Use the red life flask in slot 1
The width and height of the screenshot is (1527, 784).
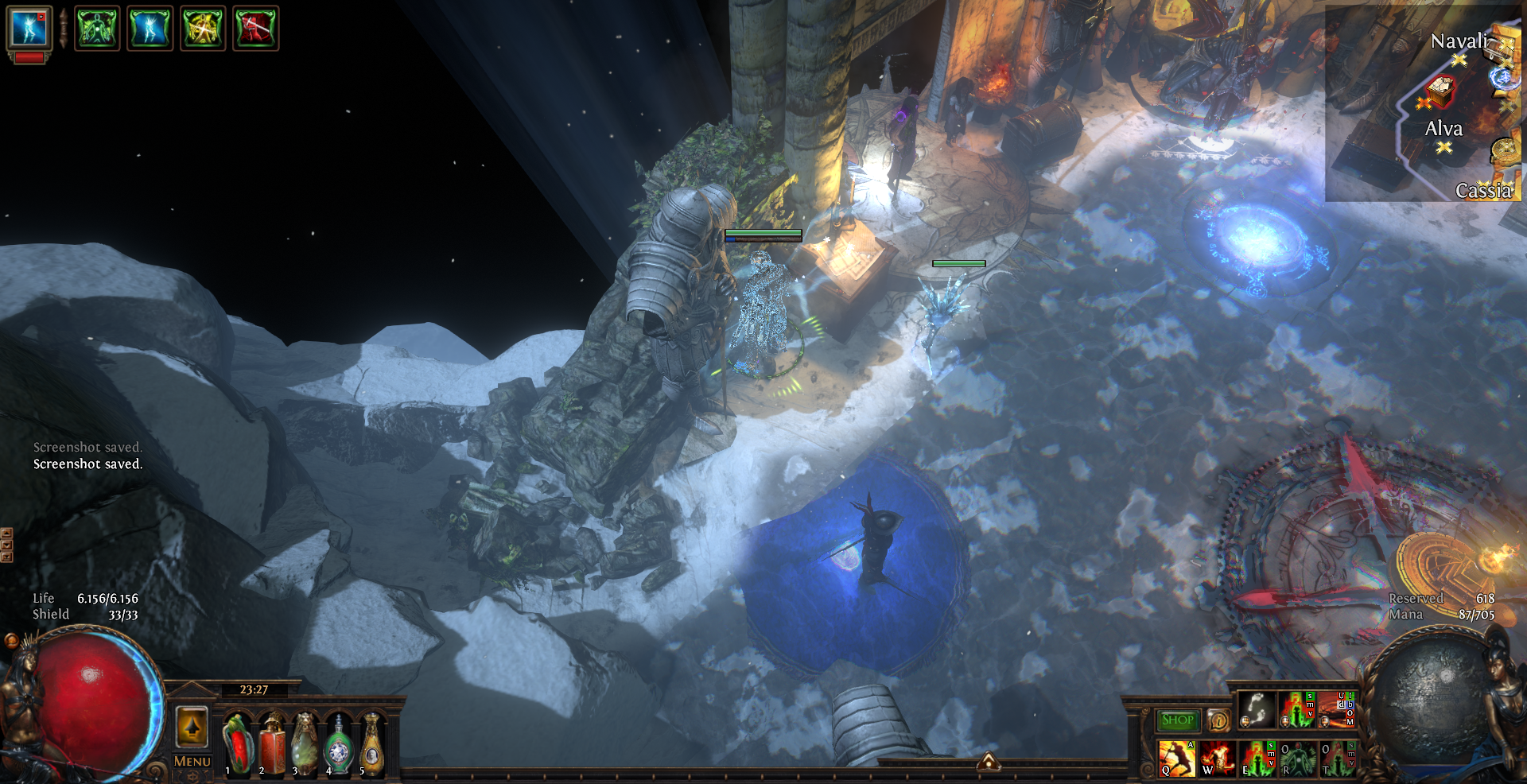(237, 745)
